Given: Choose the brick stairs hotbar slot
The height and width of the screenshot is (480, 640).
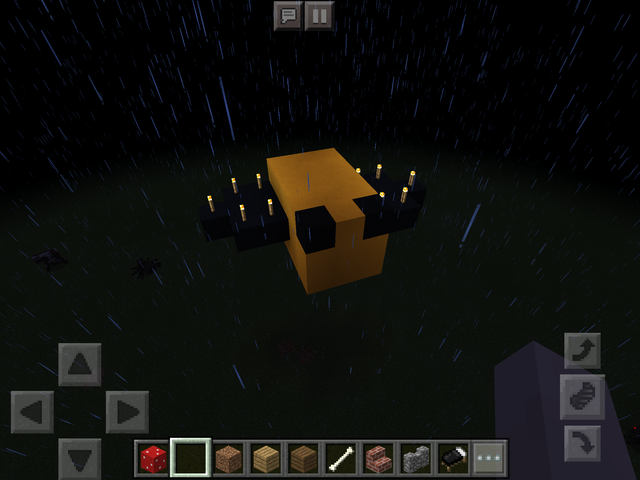Looking at the screenshot, I should coord(377,459).
